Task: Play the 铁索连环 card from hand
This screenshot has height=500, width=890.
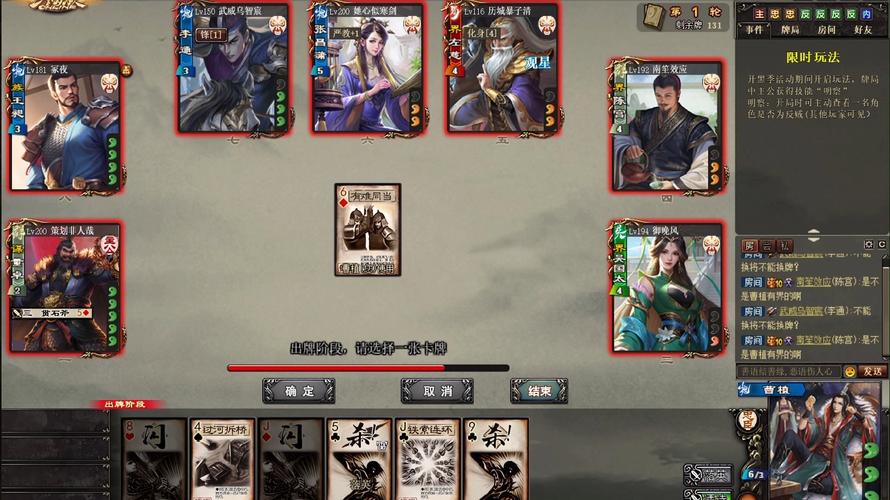Action: point(427,460)
